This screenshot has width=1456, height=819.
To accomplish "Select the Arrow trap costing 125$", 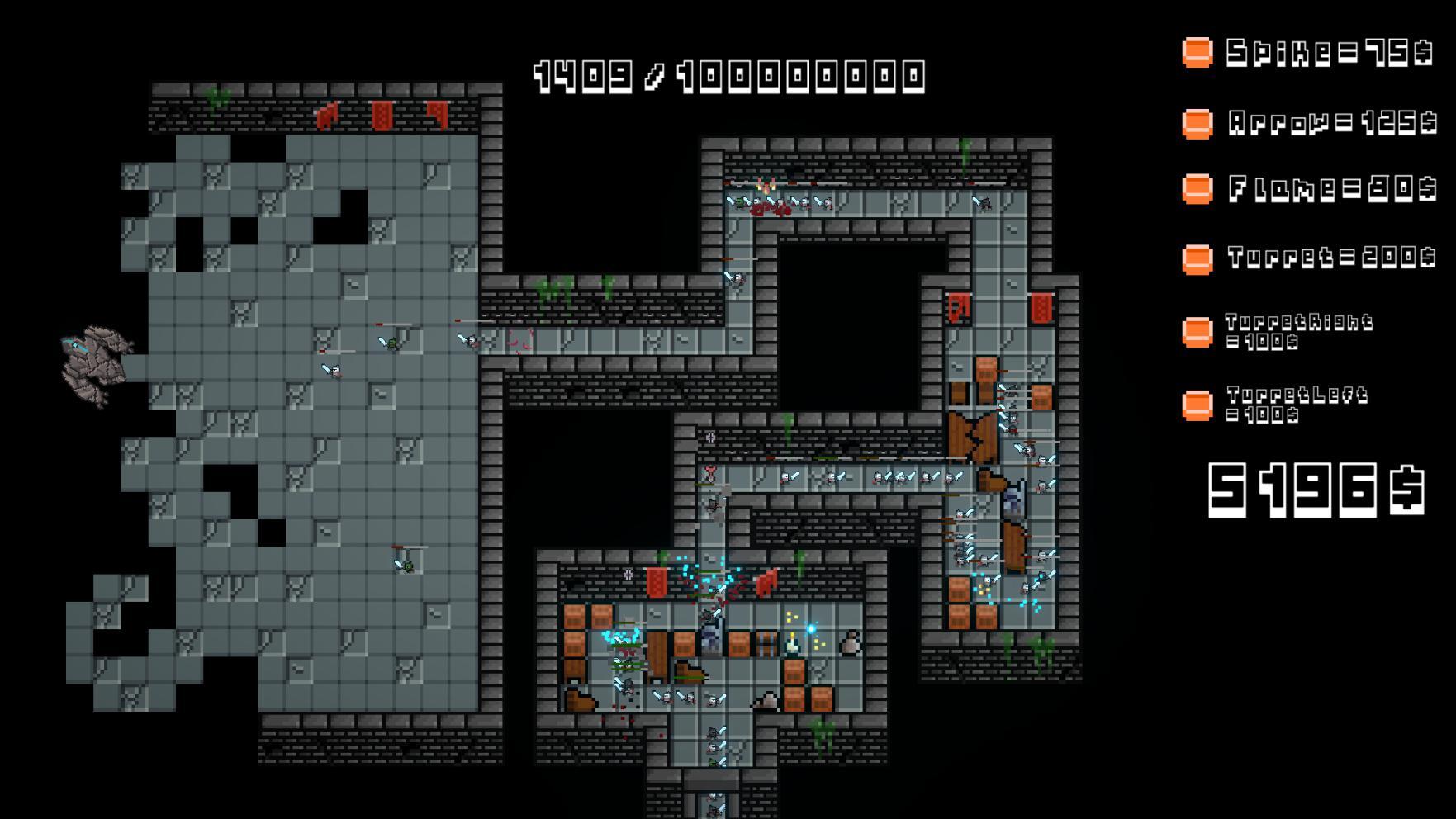I will coord(1198,124).
